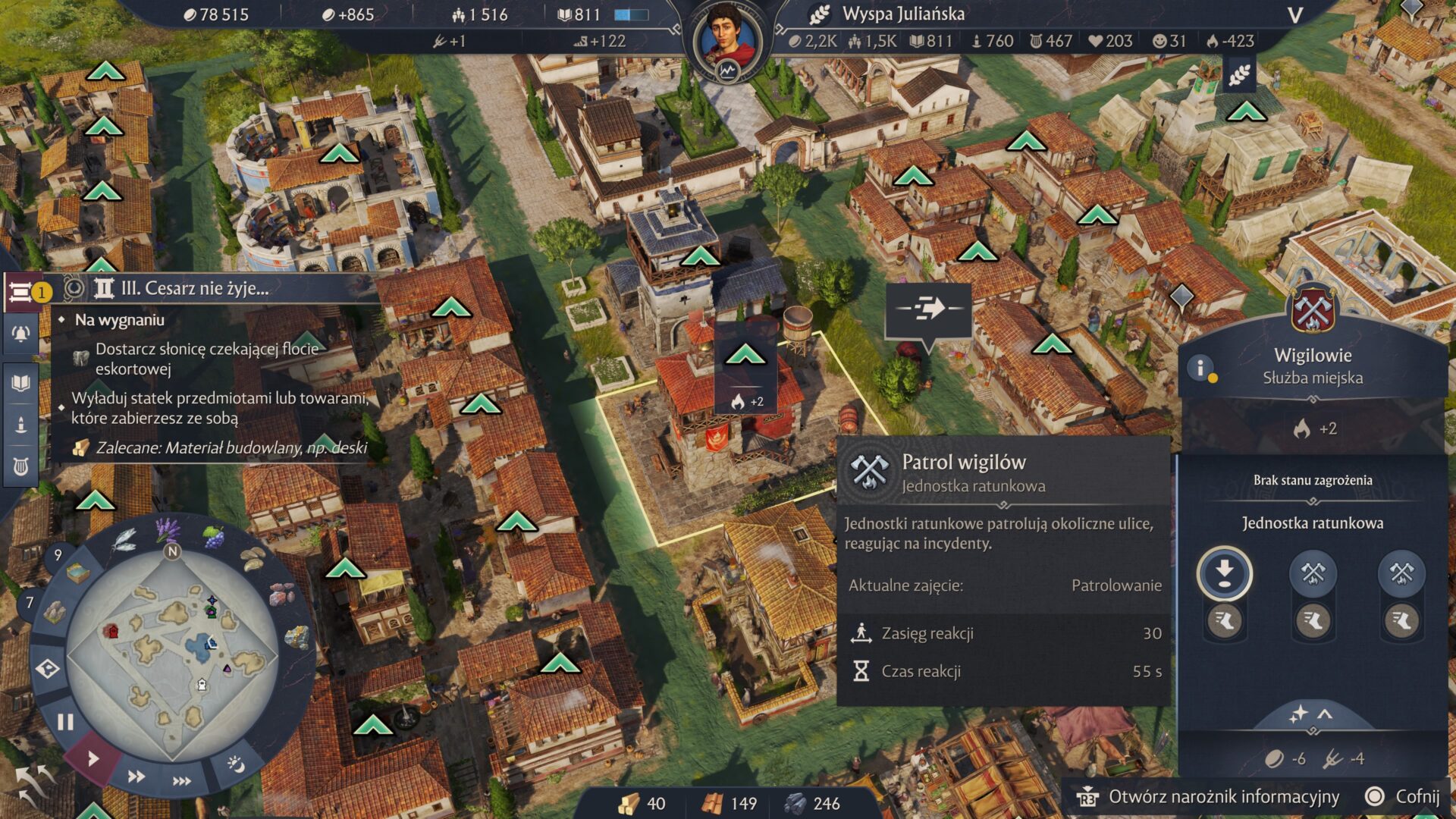
Task: Open the lyre icon tab
Action: [x=20, y=466]
